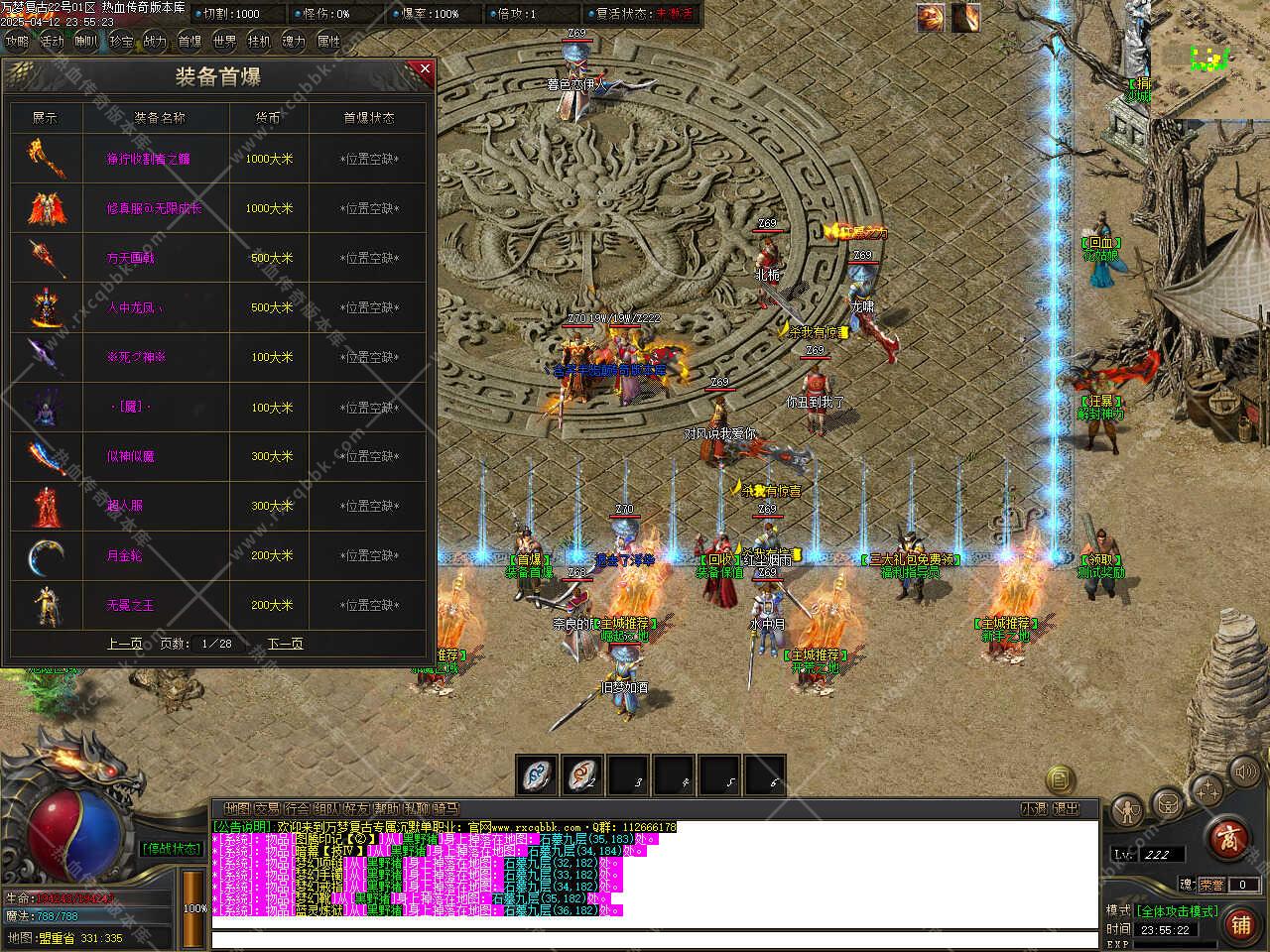Click the chat input field

coord(655,938)
